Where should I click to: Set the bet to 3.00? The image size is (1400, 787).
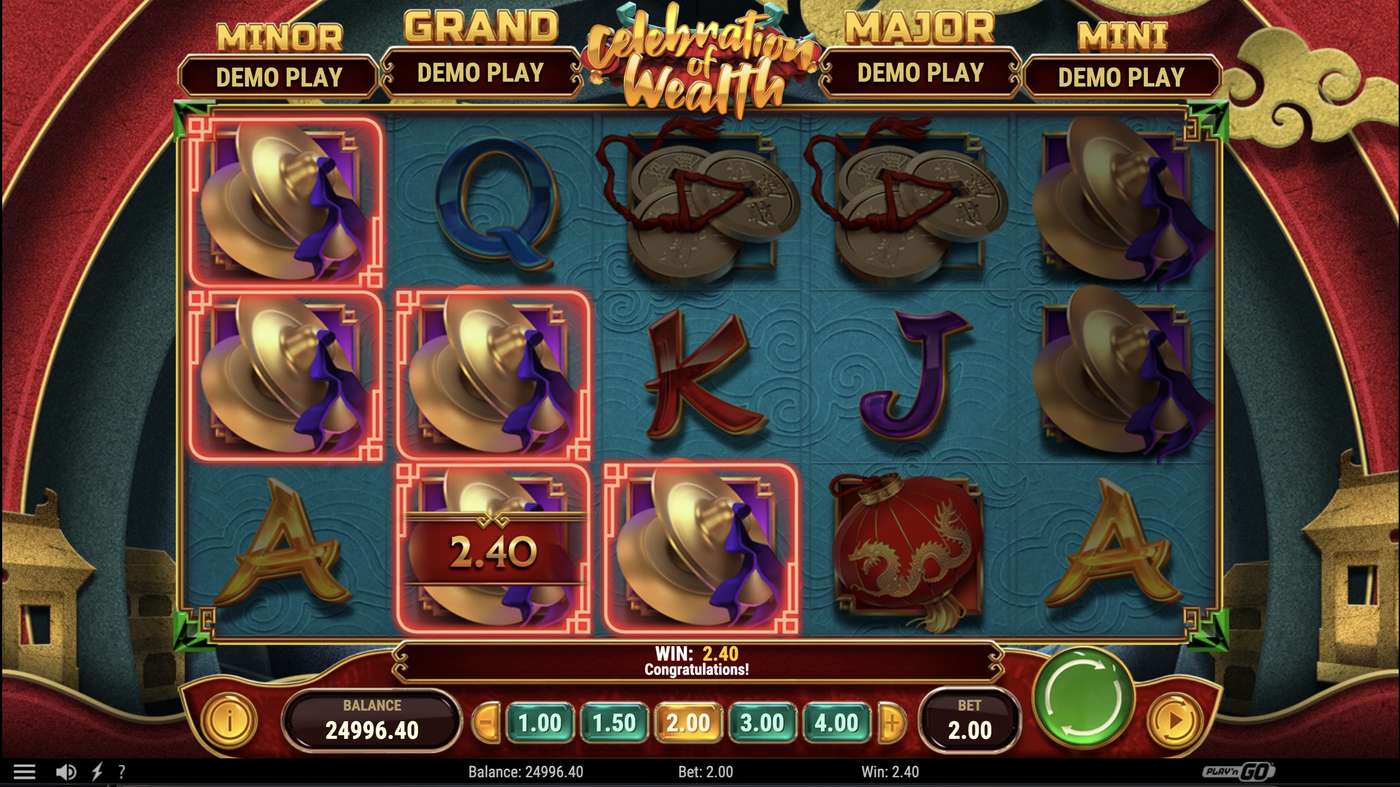[x=763, y=723]
